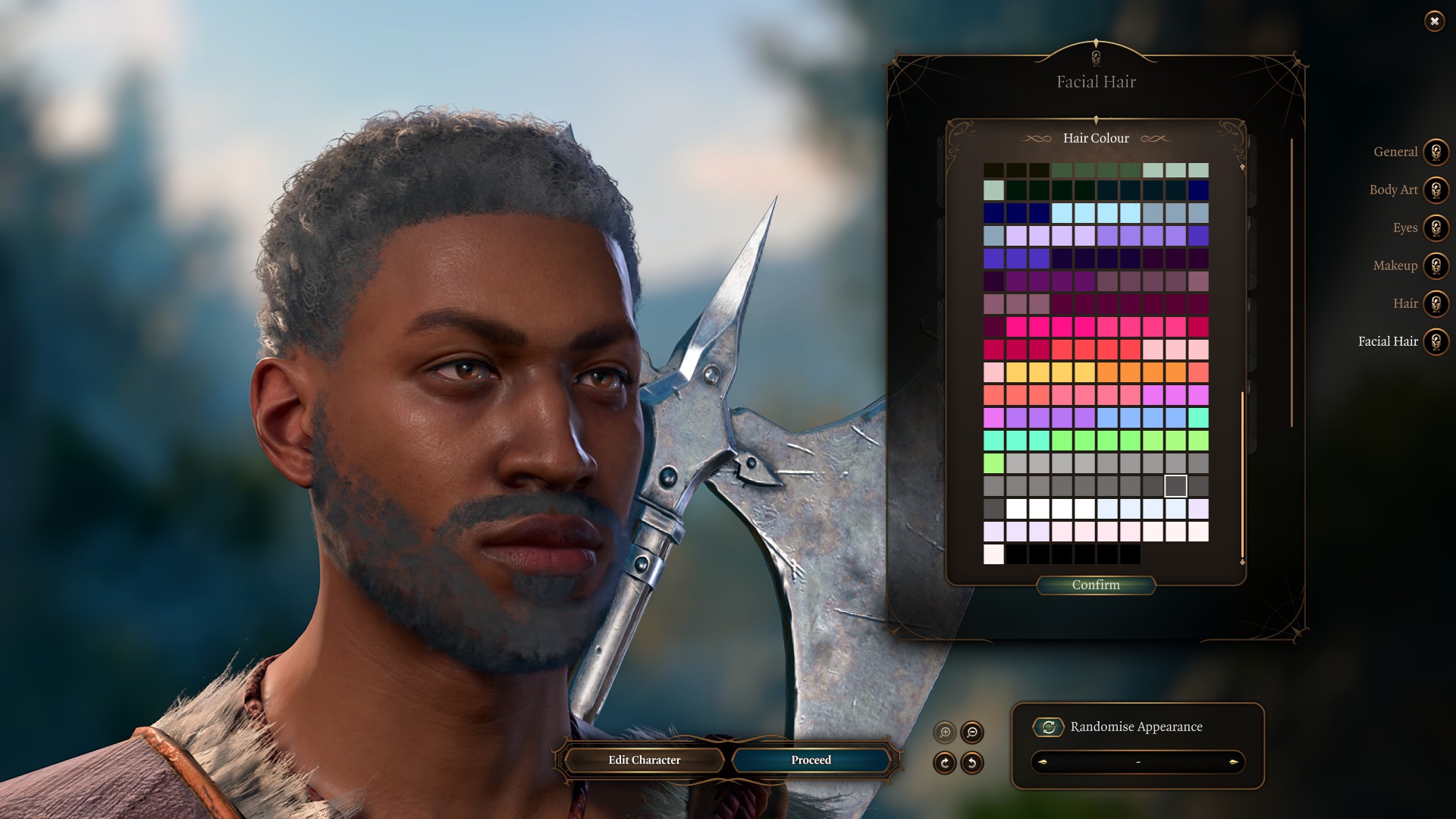Select the Hair tab
Image resolution: width=1456 pixels, height=819 pixels.
pos(1436,303)
